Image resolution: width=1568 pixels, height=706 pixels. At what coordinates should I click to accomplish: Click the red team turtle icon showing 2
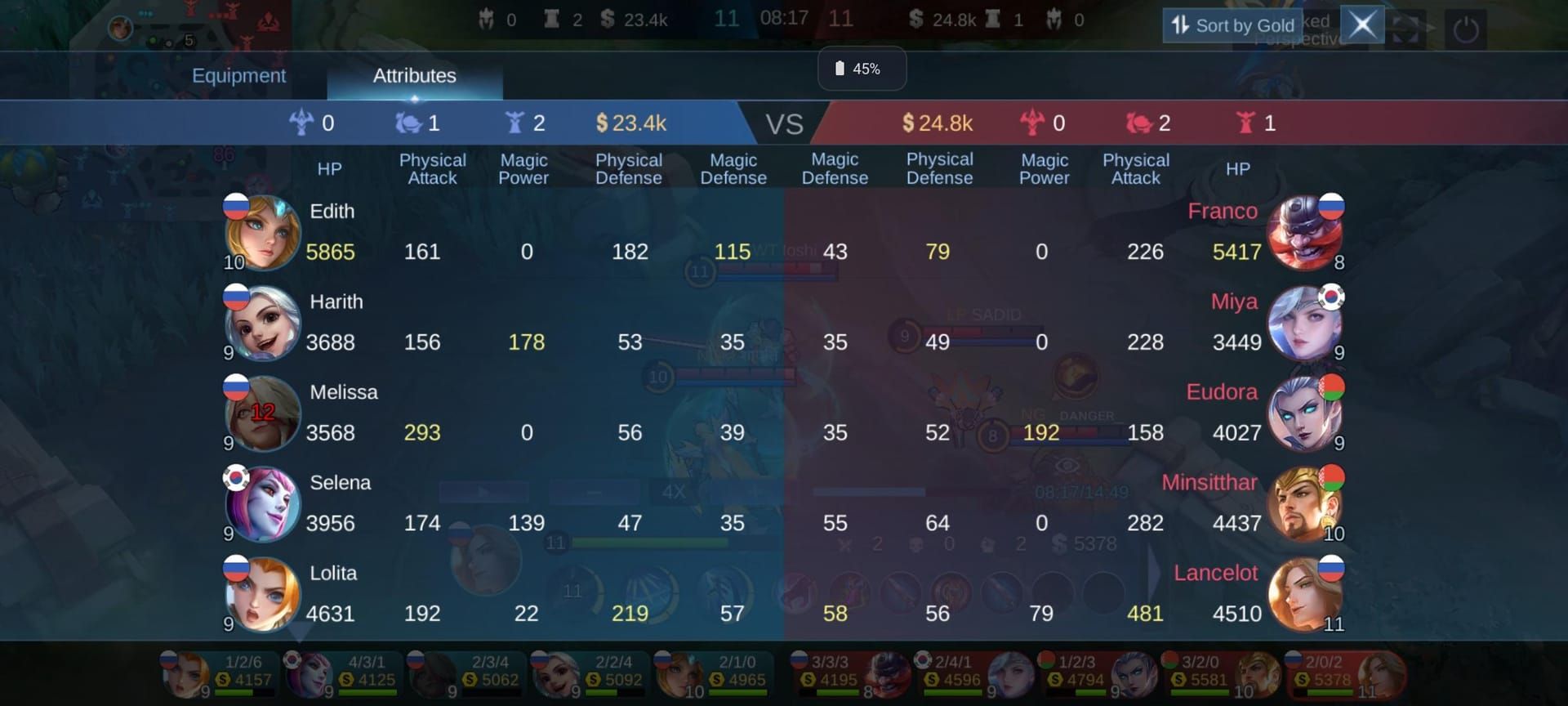(1139, 123)
